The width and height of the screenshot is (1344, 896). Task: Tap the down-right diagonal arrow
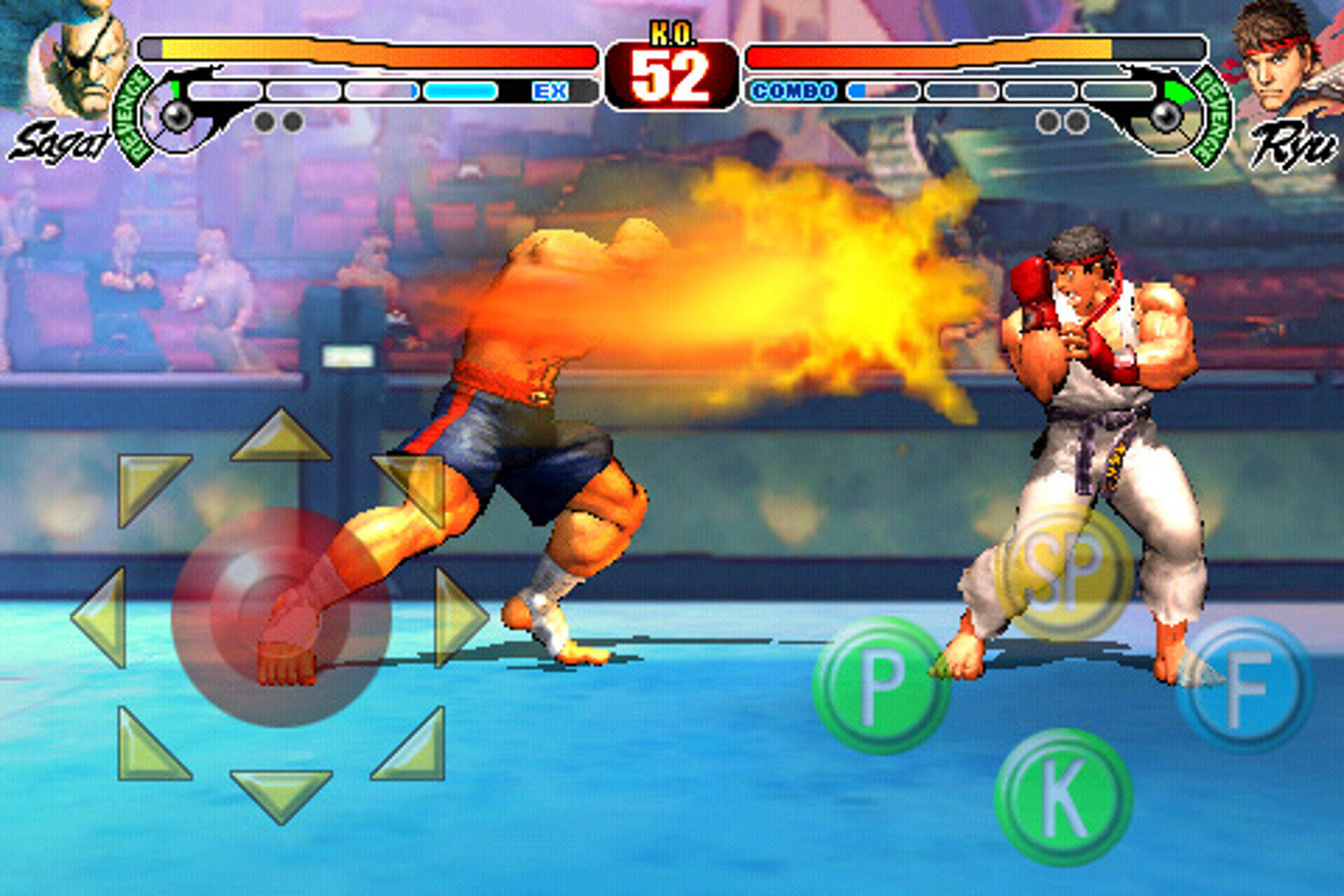414,749
